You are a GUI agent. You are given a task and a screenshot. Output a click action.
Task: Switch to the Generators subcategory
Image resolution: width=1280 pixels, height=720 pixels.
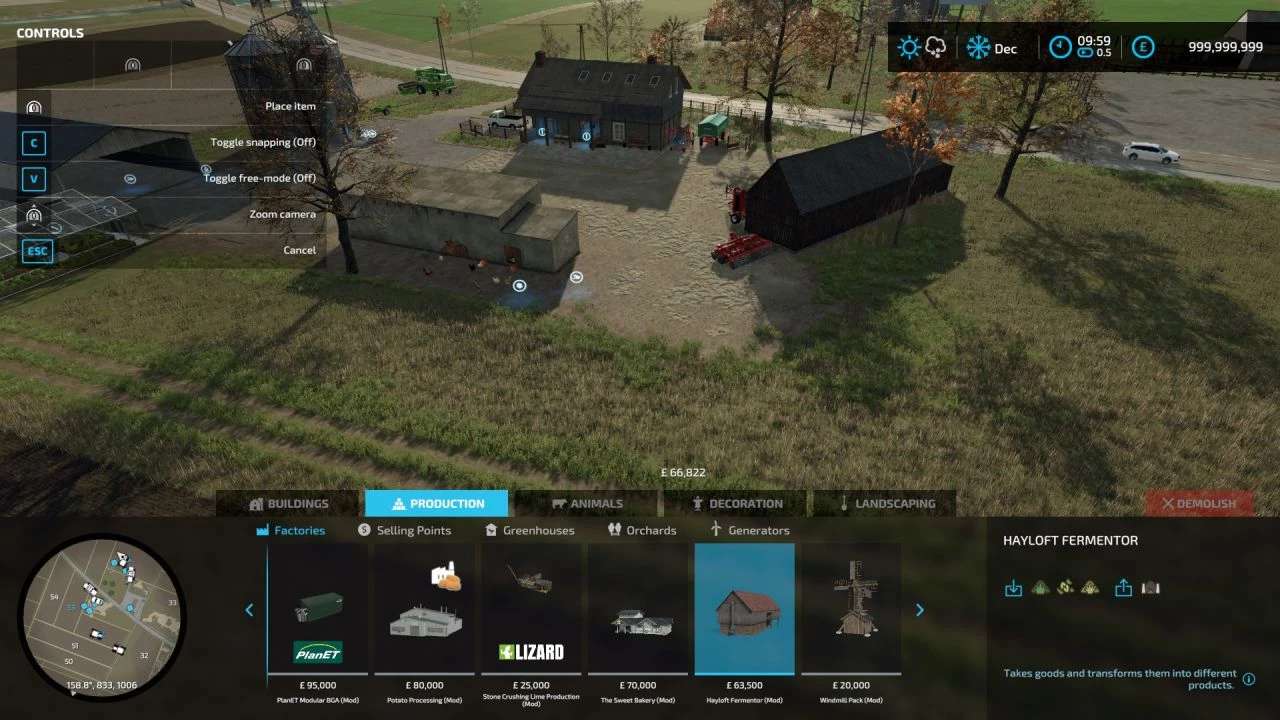749,531
